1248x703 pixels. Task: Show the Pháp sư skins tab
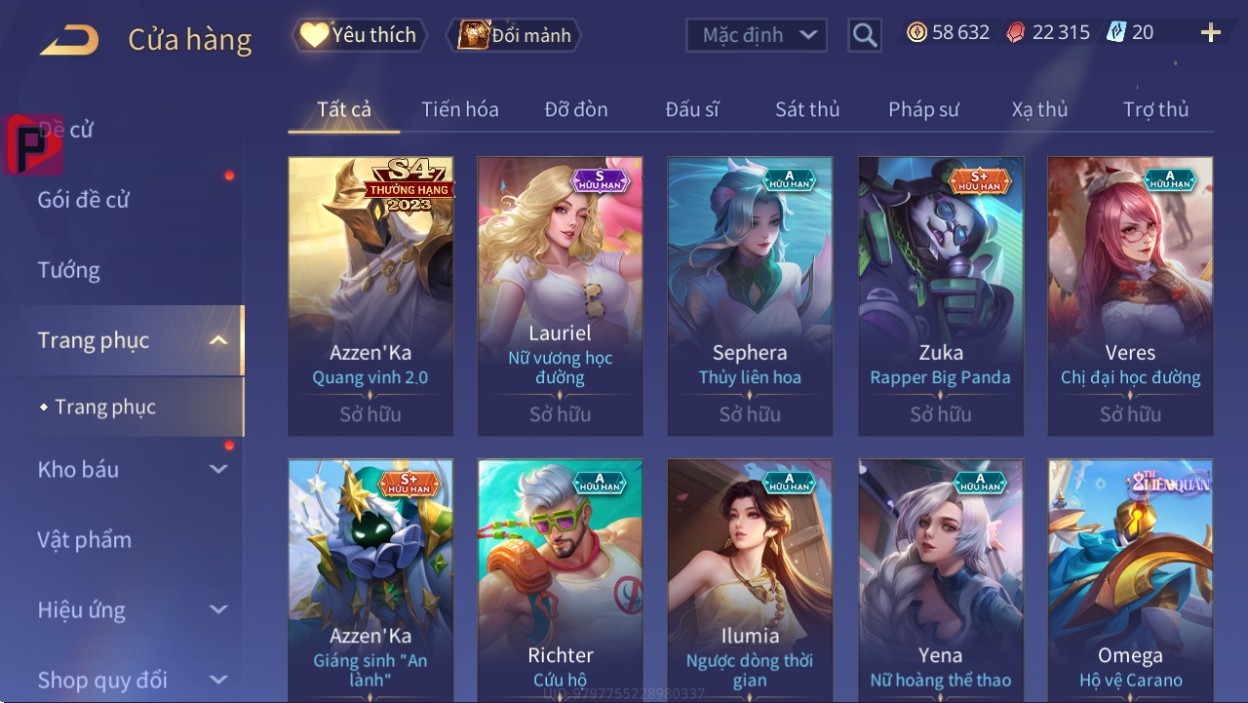[923, 109]
